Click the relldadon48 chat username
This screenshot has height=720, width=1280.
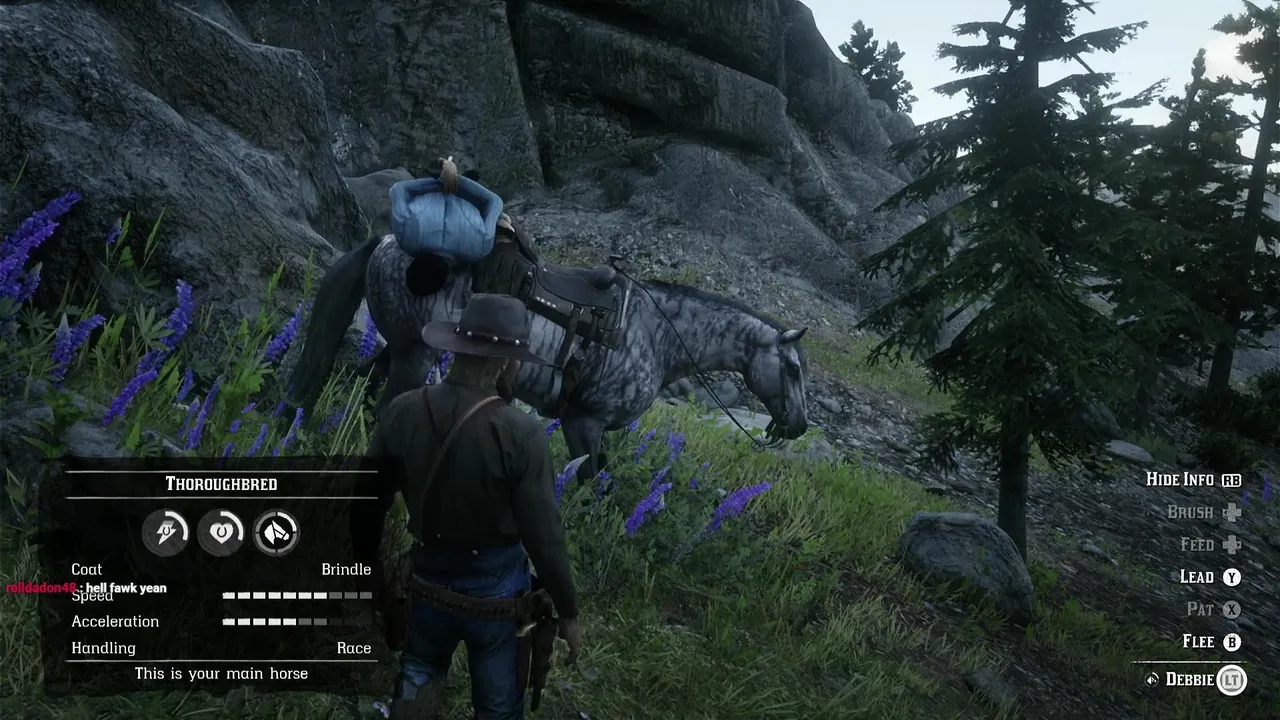41,588
